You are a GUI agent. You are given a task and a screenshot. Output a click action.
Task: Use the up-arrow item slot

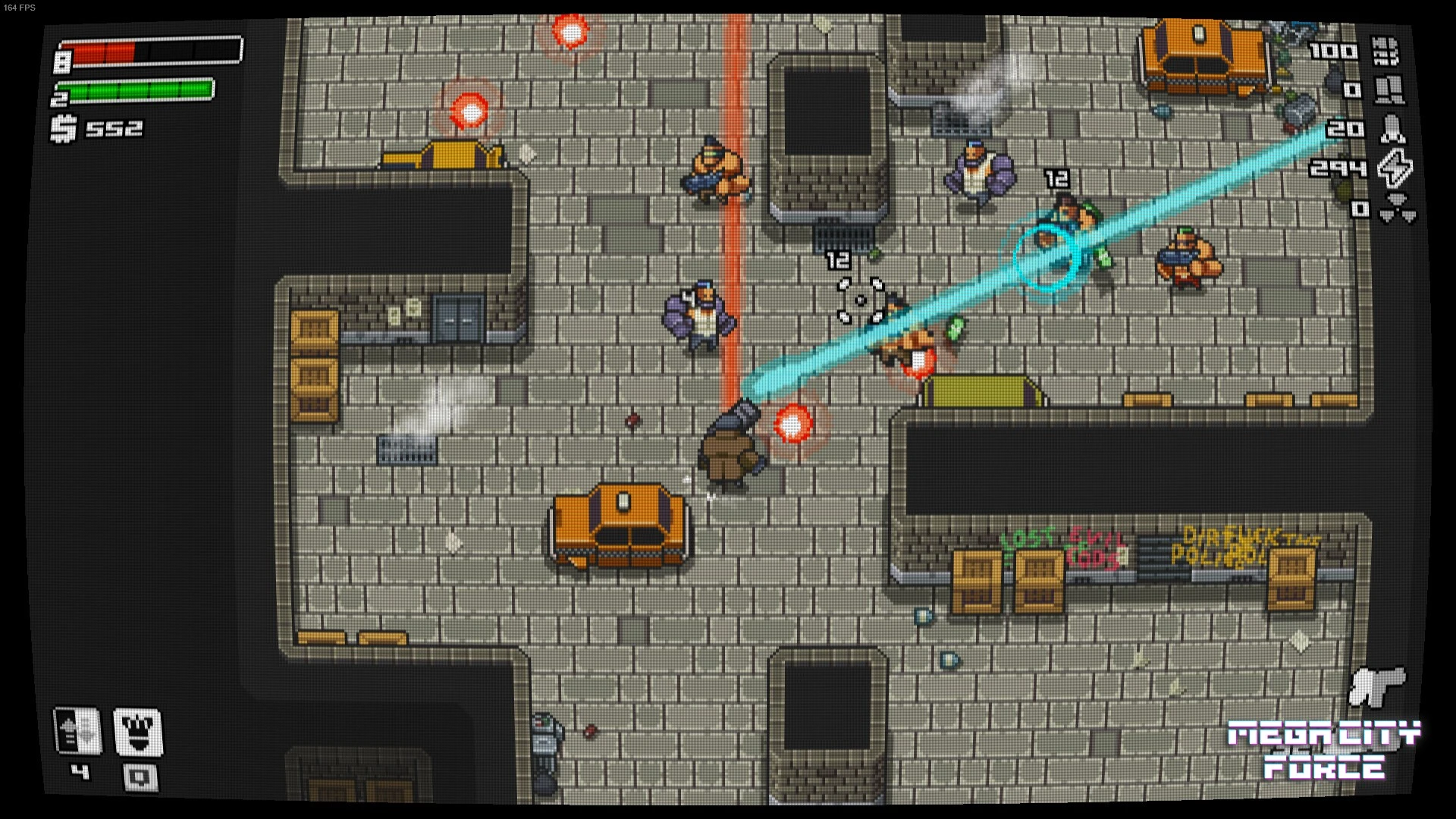coord(77,731)
